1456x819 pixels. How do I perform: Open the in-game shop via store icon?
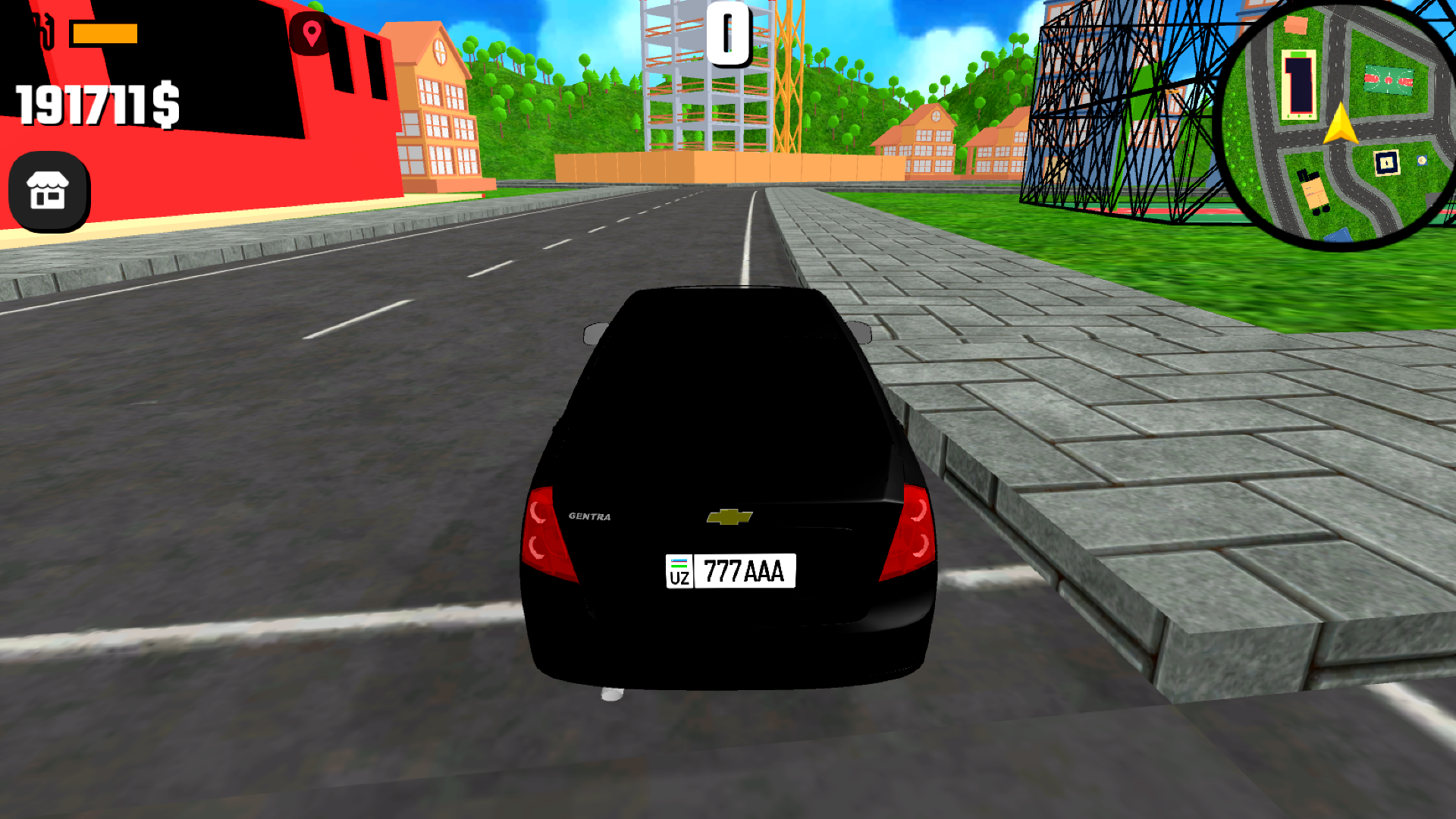(47, 190)
